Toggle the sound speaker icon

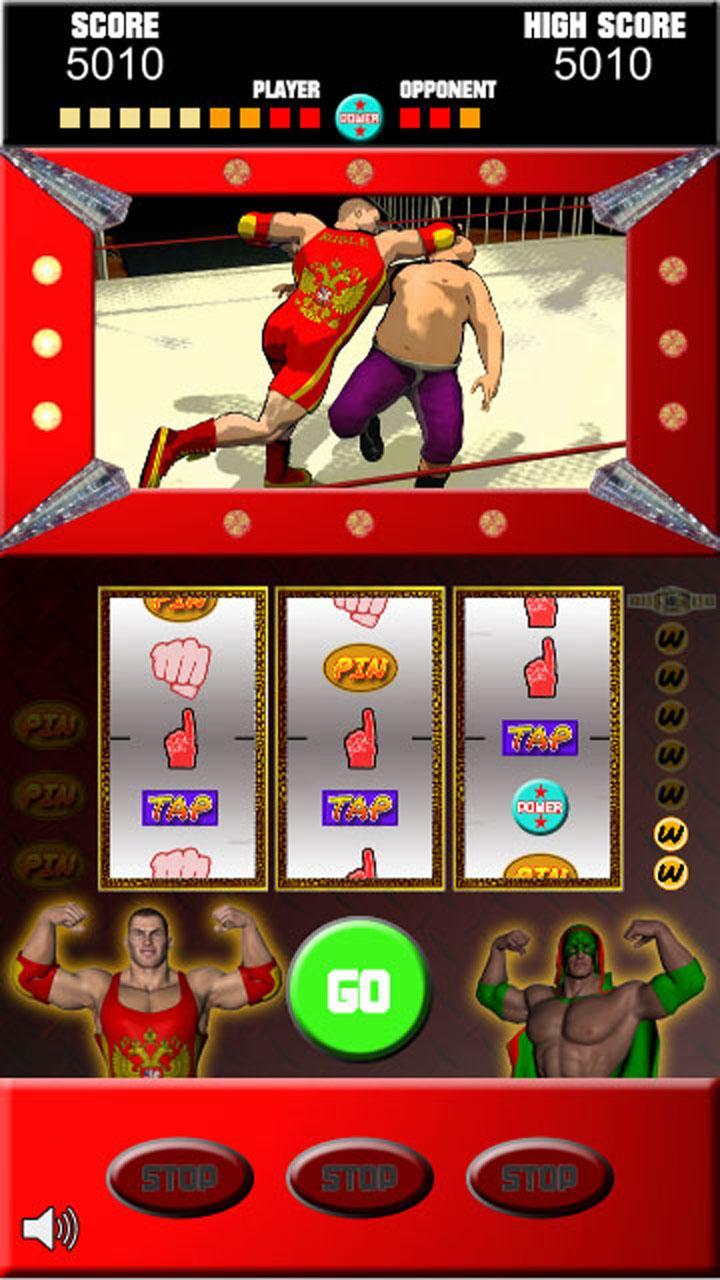click(x=50, y=1228)
